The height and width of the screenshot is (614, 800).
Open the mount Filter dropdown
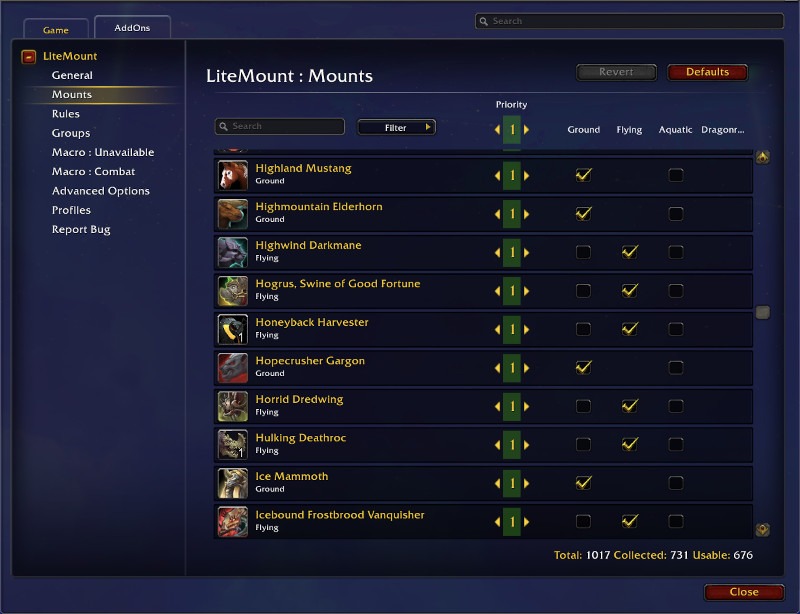click(x=396, y=127)
